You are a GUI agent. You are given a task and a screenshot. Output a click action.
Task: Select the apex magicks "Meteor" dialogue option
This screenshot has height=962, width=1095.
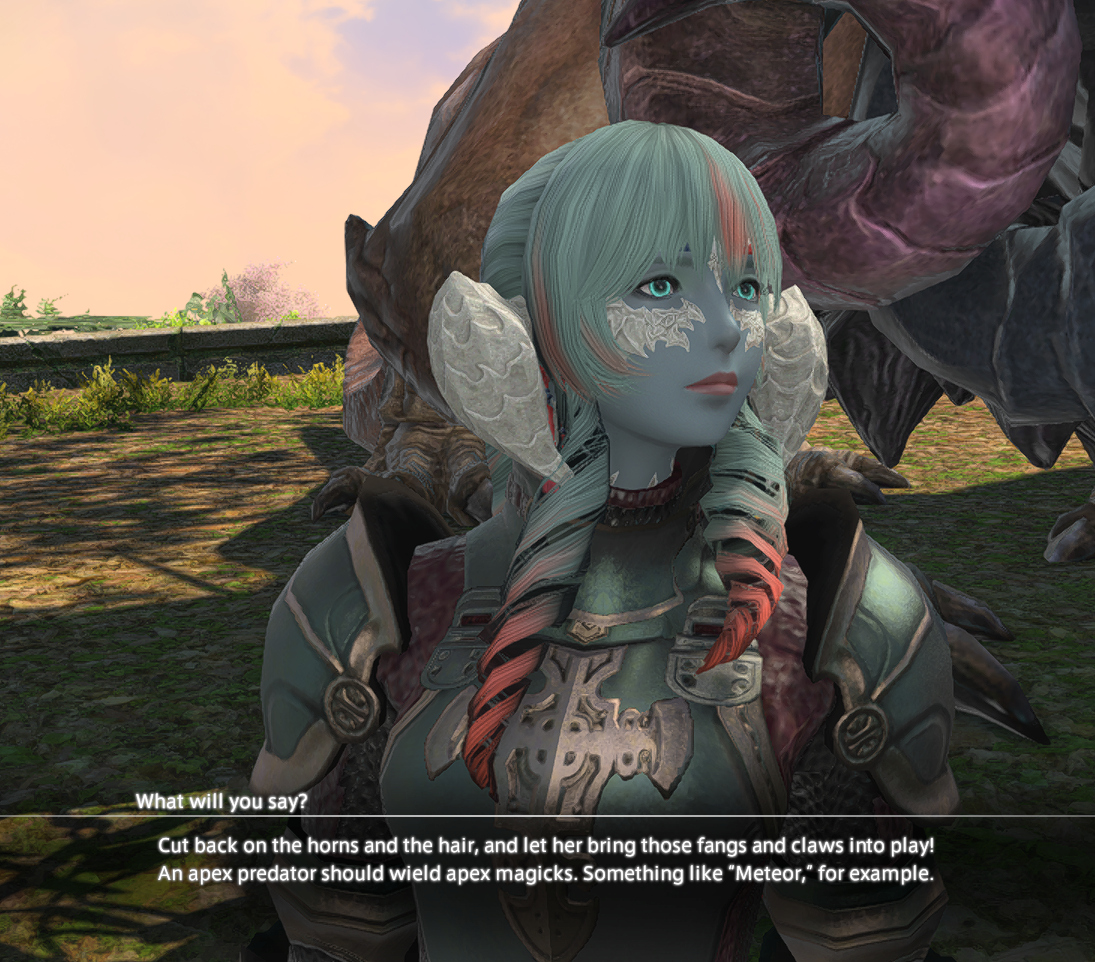pyautogui.click(x=546, y=874)
